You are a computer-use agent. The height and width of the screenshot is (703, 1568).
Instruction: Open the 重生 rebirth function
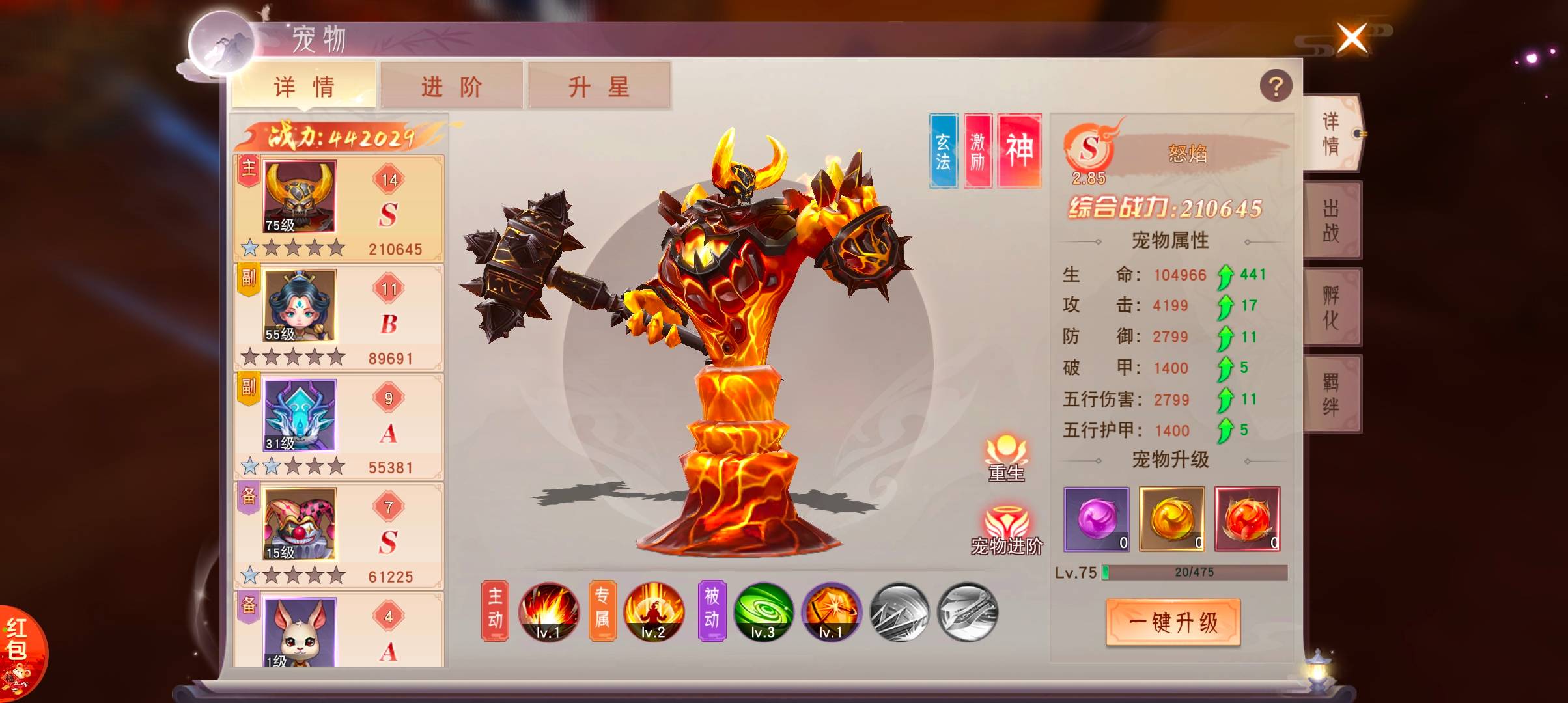click(1006, 458)
